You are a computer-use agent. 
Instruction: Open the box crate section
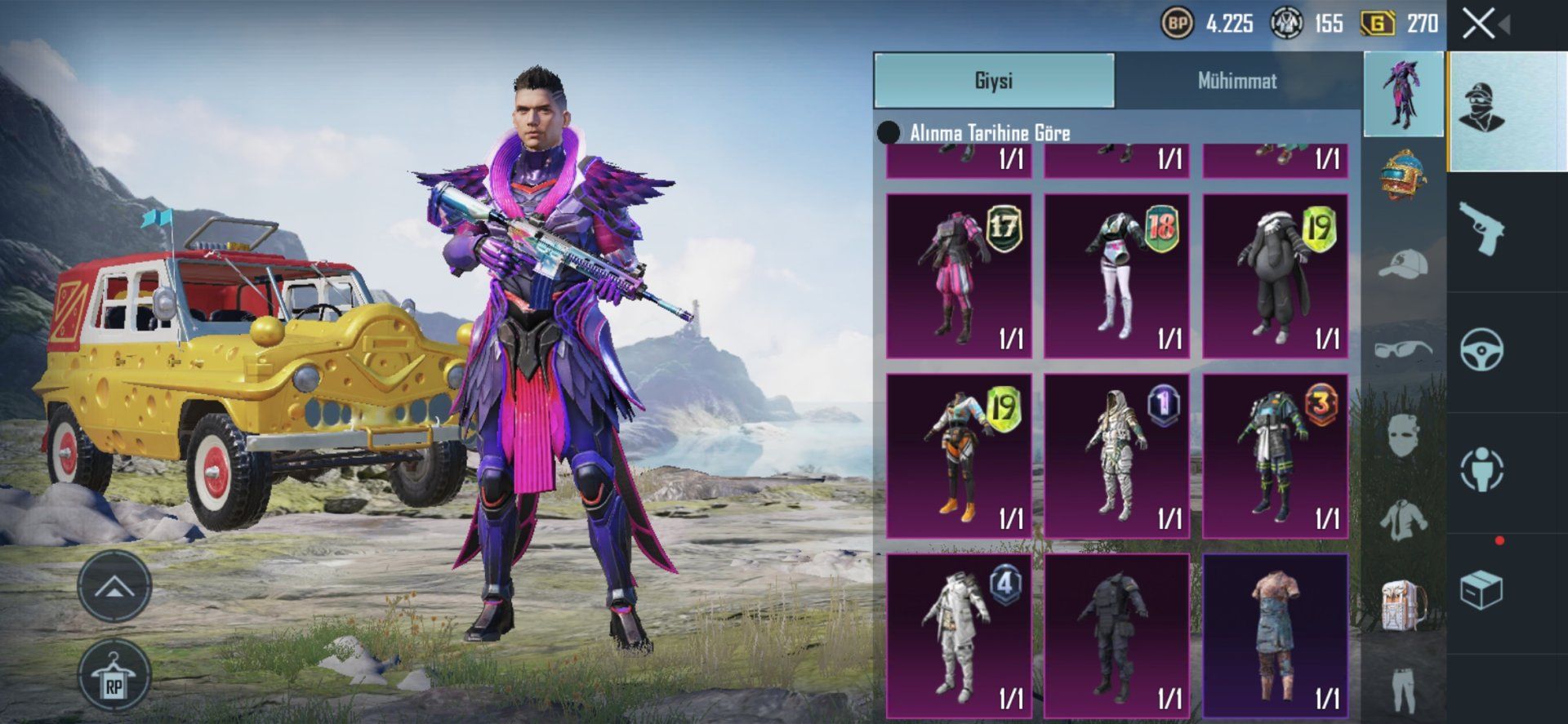[x=1481, y=589]
